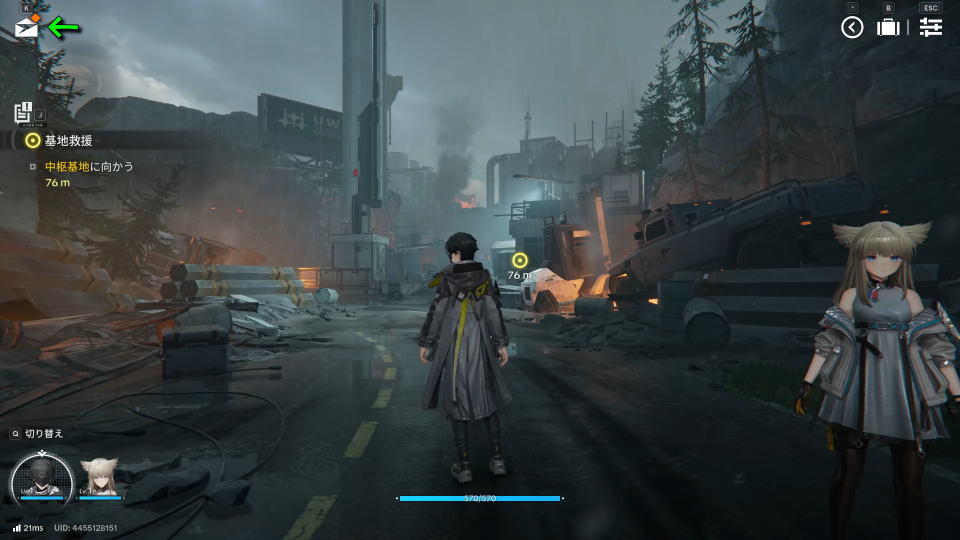Select the dark-haired character portrait

click(42, 478)
